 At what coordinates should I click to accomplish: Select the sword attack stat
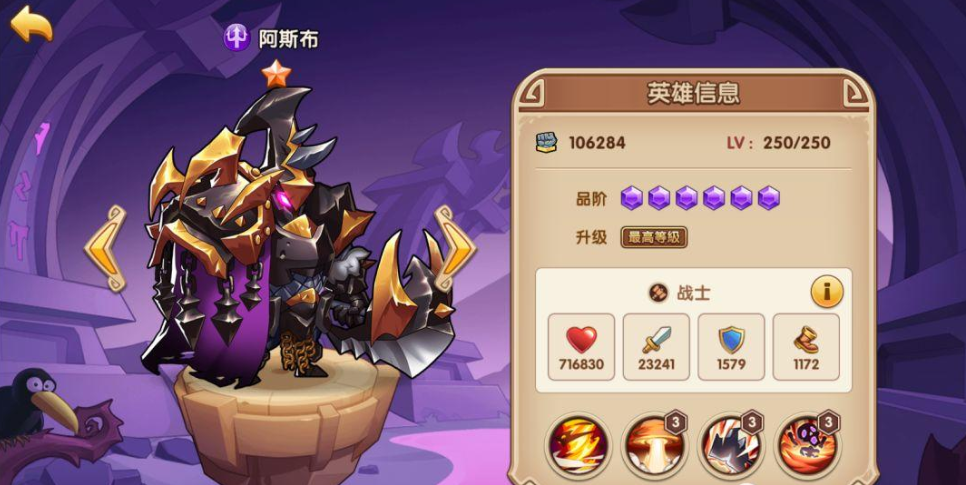point(656,346)
